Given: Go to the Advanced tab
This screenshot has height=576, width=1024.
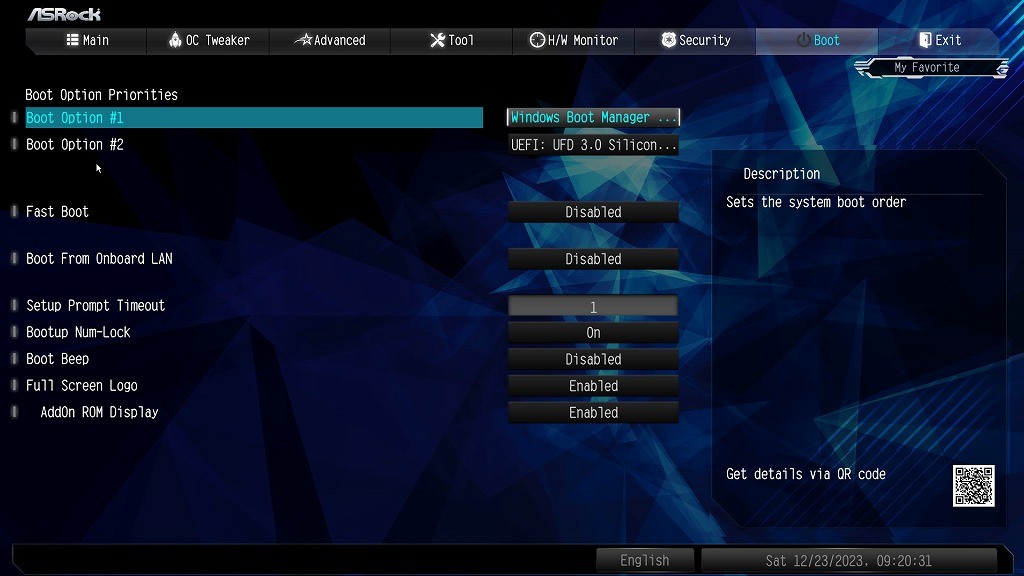Looking at the screenshot, I should tap(330, 40).
